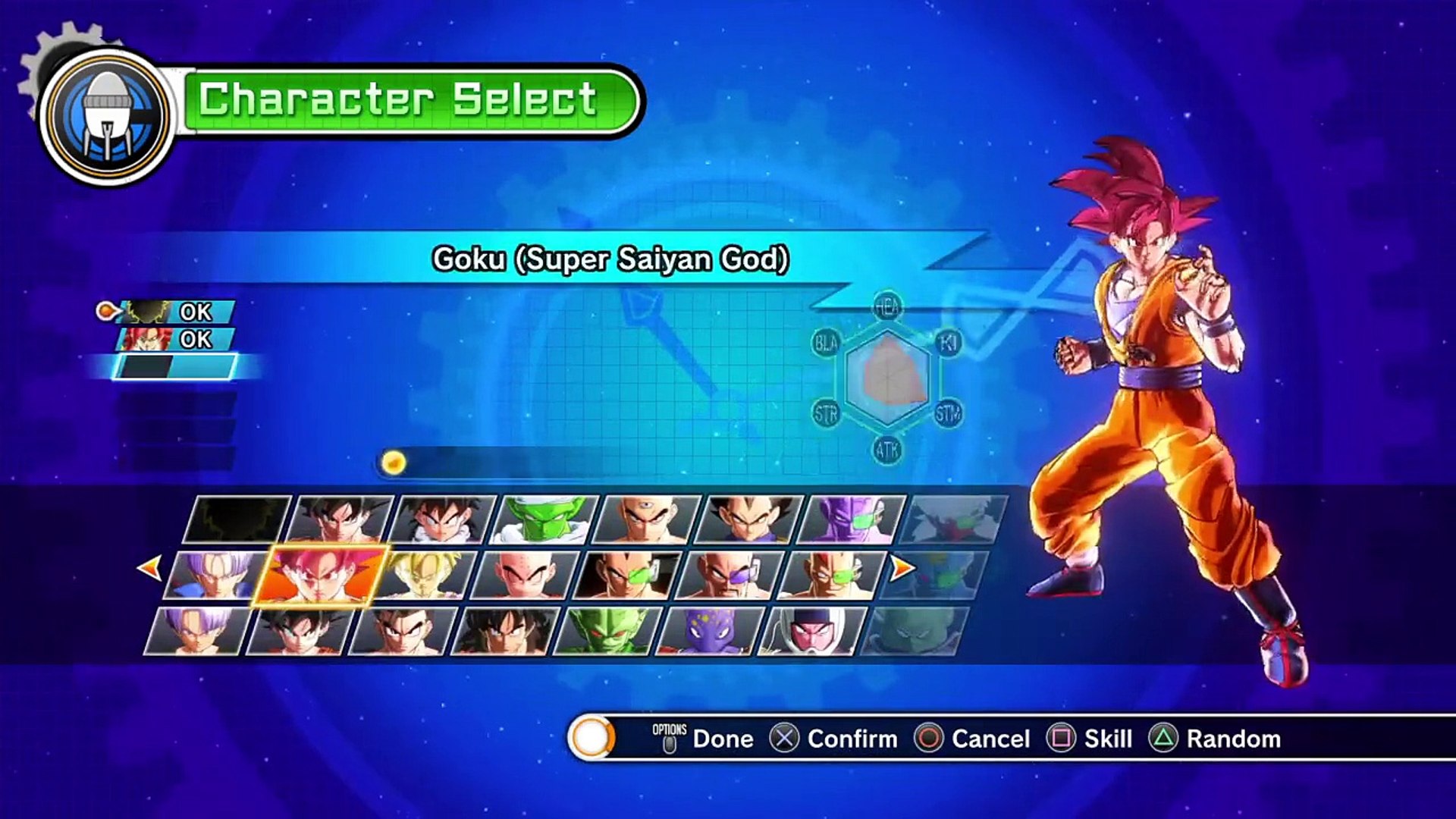Screen dimensions: 1456x819
Task: Choose Recoome with the green scouter
Action: (831, 576)
